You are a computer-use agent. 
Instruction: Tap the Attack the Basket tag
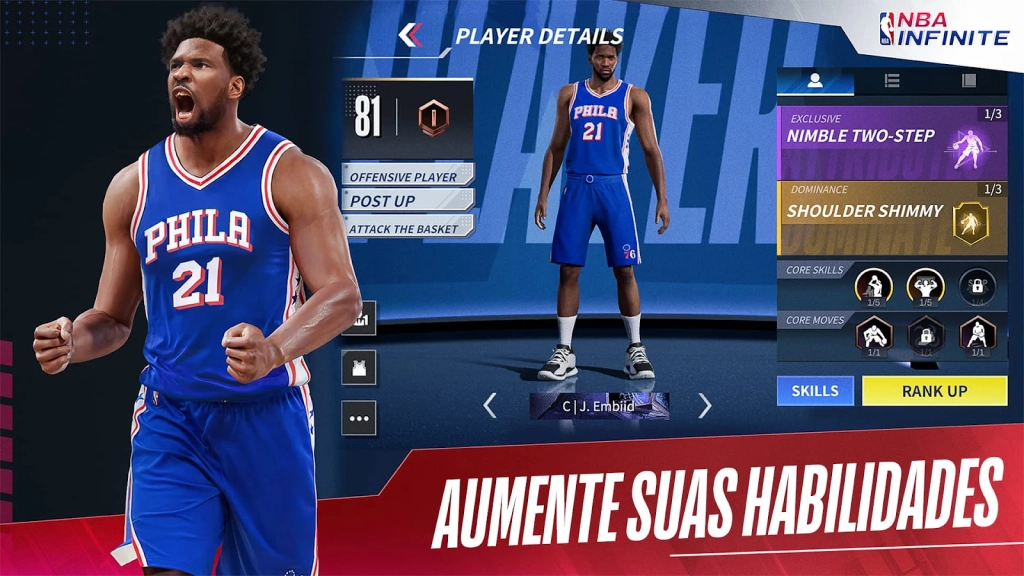(406, 228)
